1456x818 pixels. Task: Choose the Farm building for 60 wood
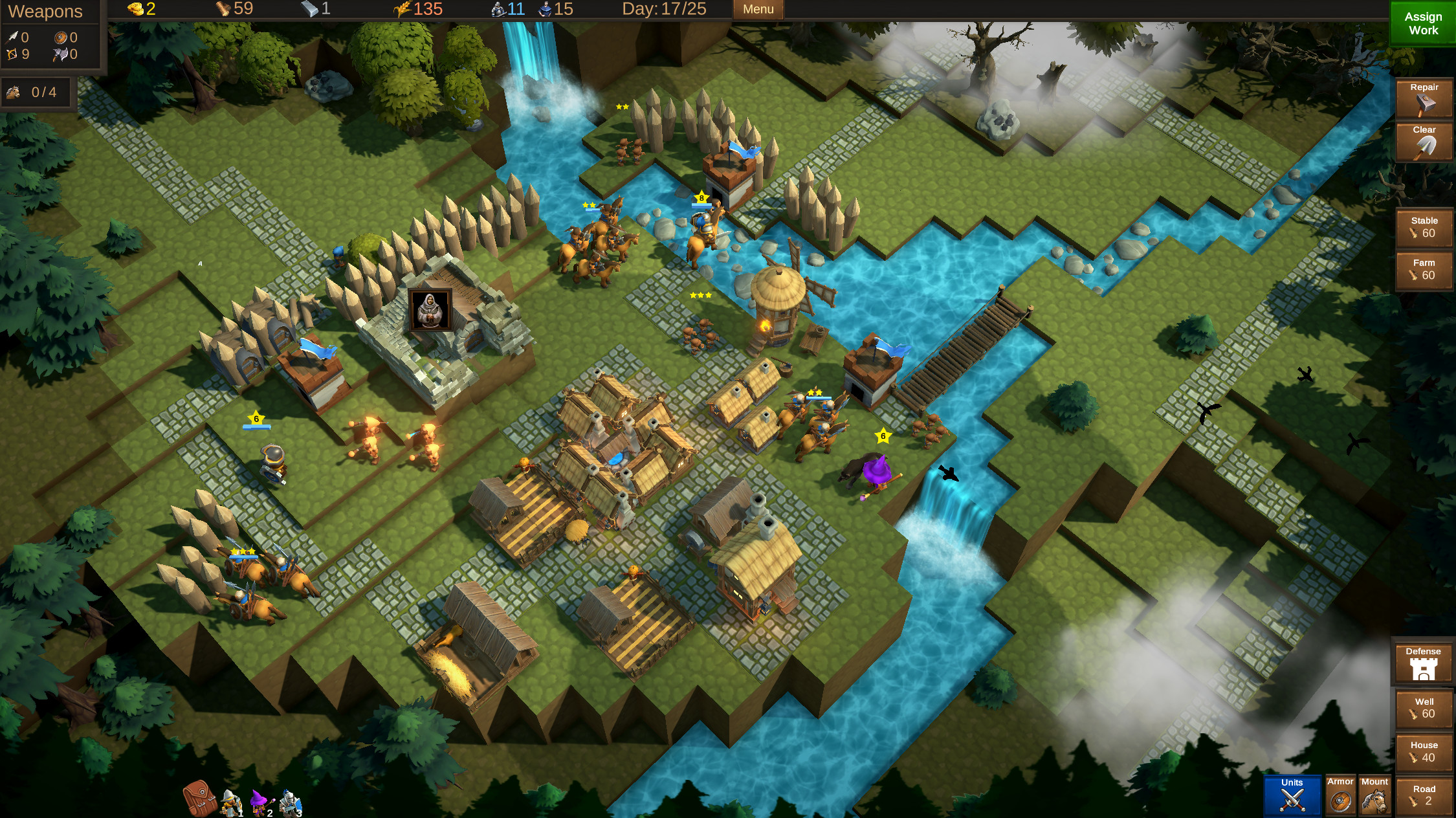pyautogui.click(x=1424, y=270)
